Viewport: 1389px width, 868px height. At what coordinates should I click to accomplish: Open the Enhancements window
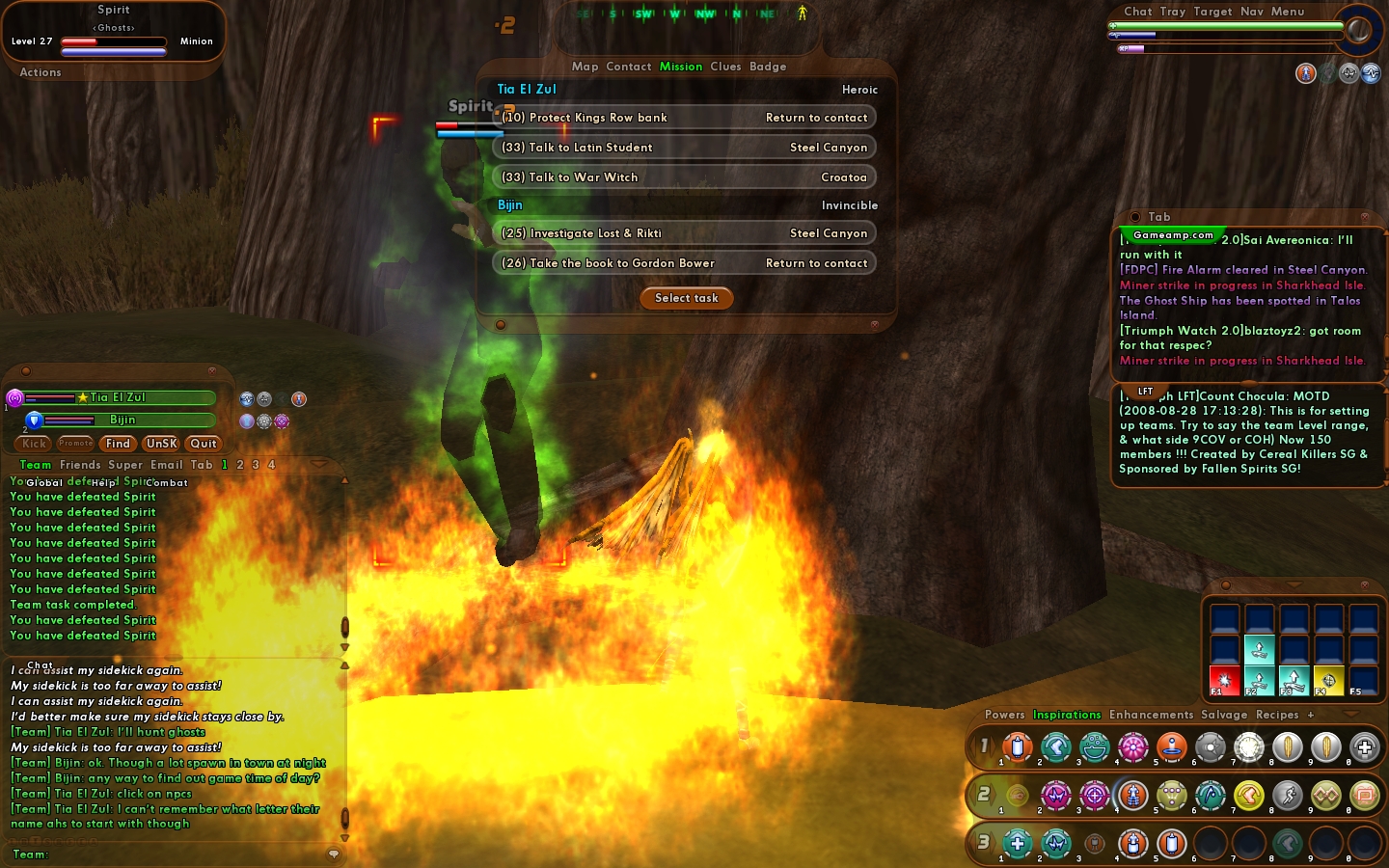tap(1151, 715)
